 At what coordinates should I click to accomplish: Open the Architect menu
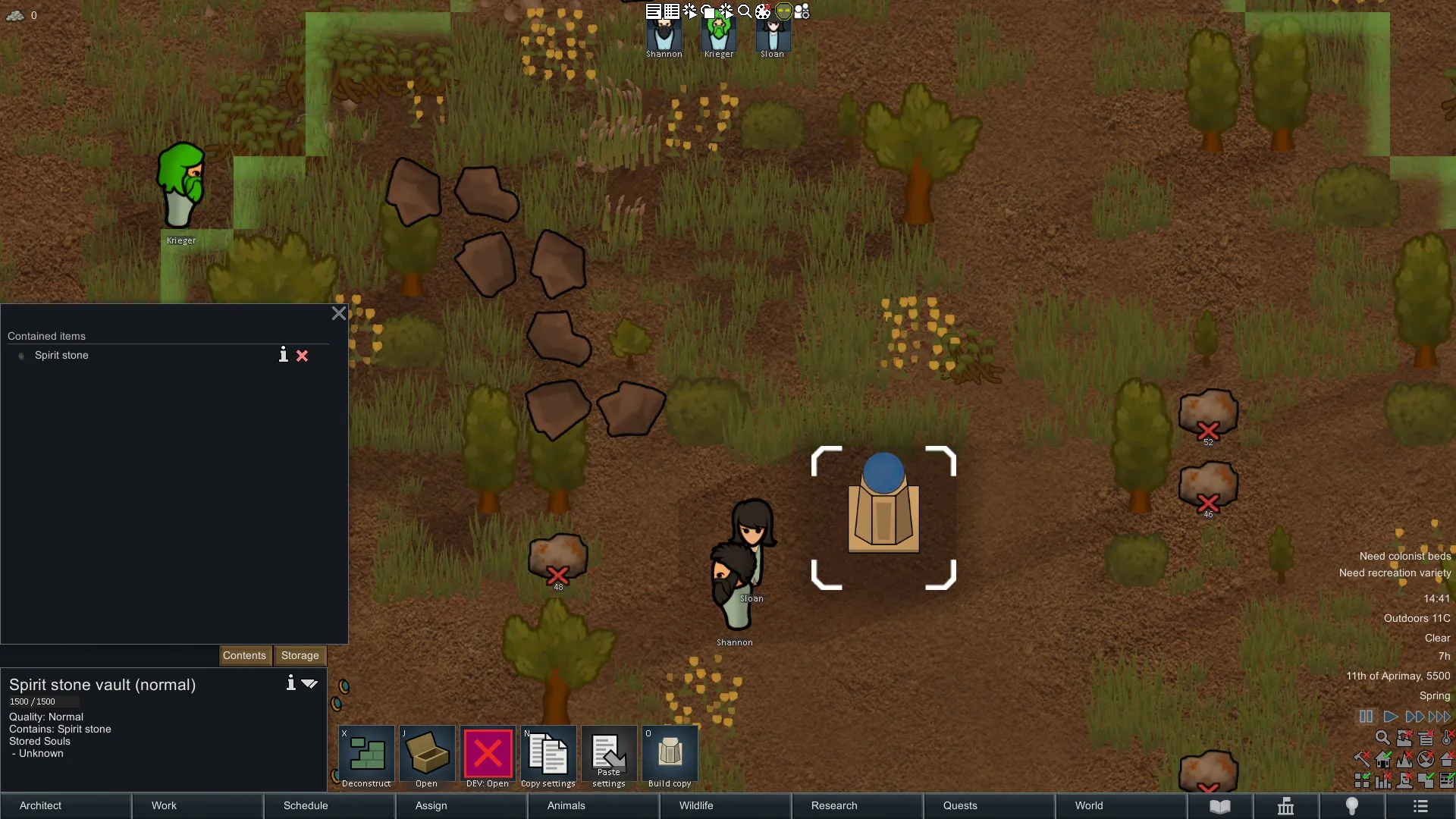click(65, 805)
